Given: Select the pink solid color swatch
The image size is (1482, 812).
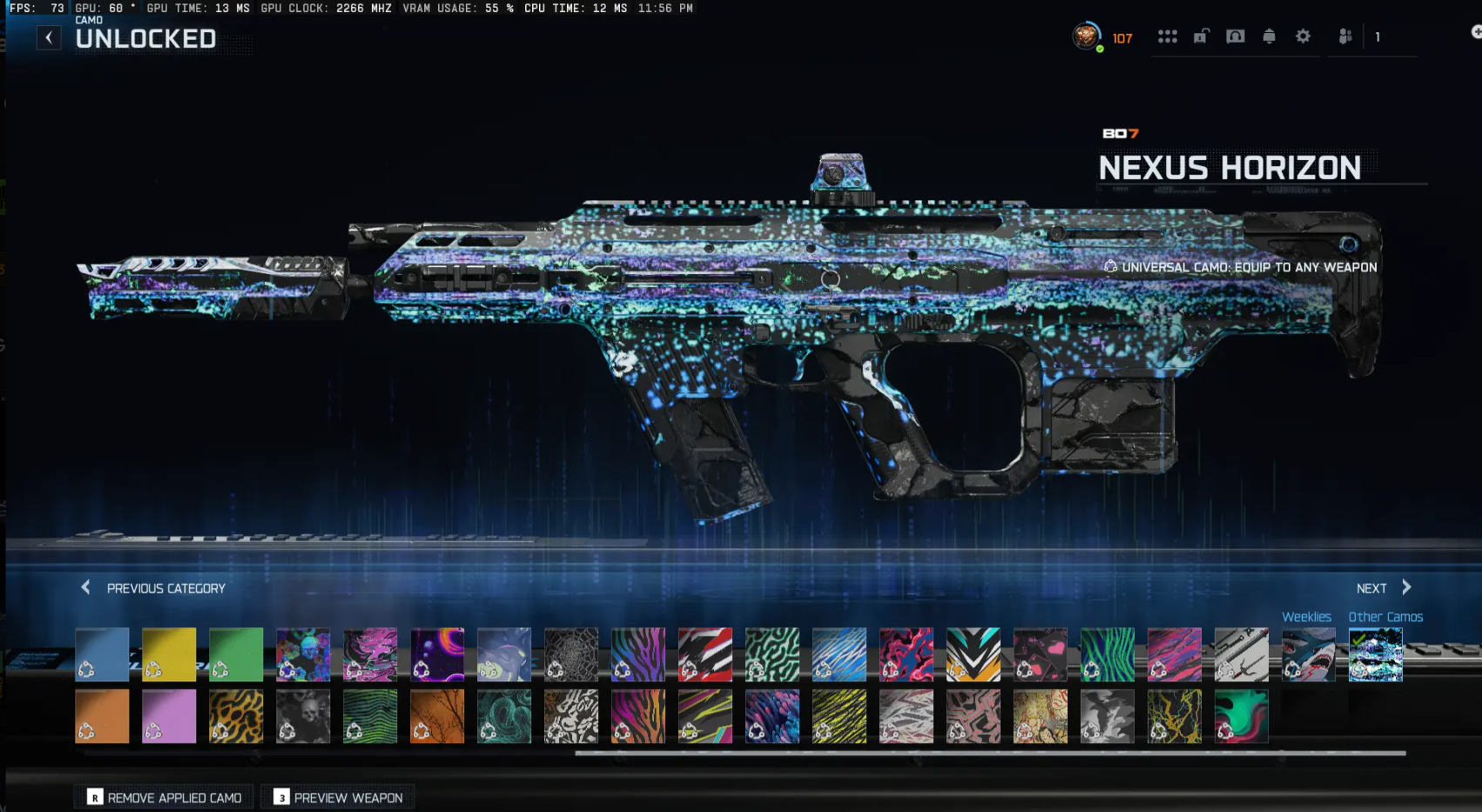Looking at the screenshot, I should 169,716.
